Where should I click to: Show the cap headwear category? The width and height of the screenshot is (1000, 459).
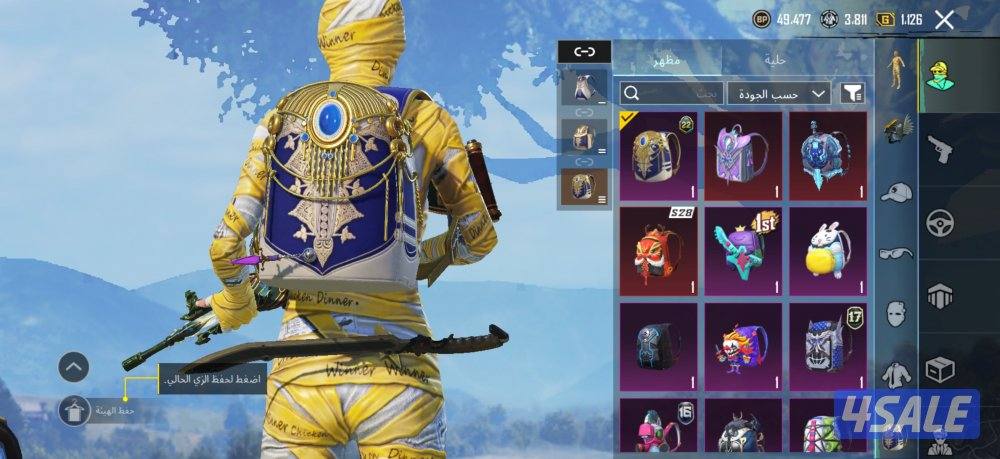[x=896, y=192]
